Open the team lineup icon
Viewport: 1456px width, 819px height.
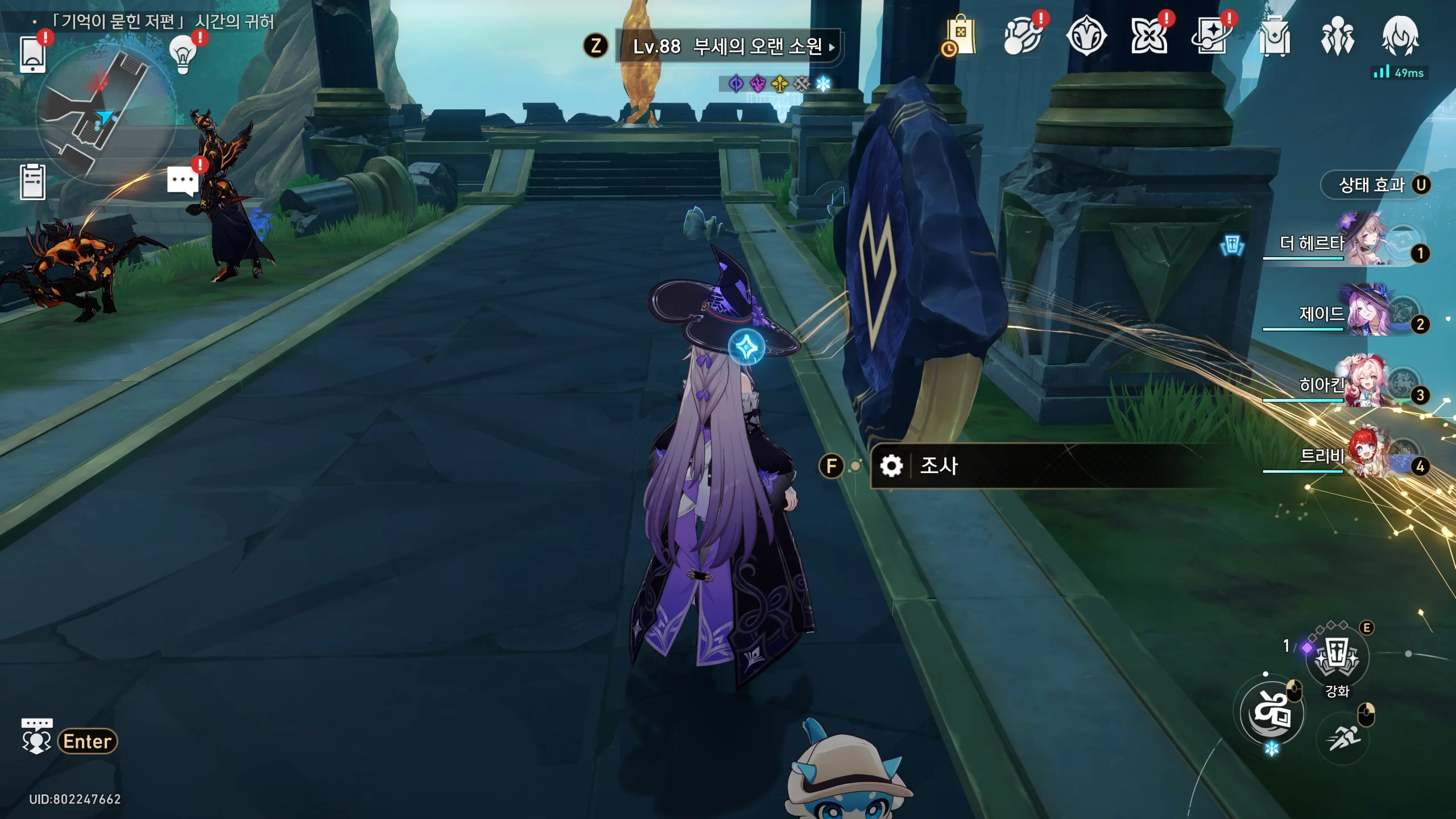click(1337, 36)
